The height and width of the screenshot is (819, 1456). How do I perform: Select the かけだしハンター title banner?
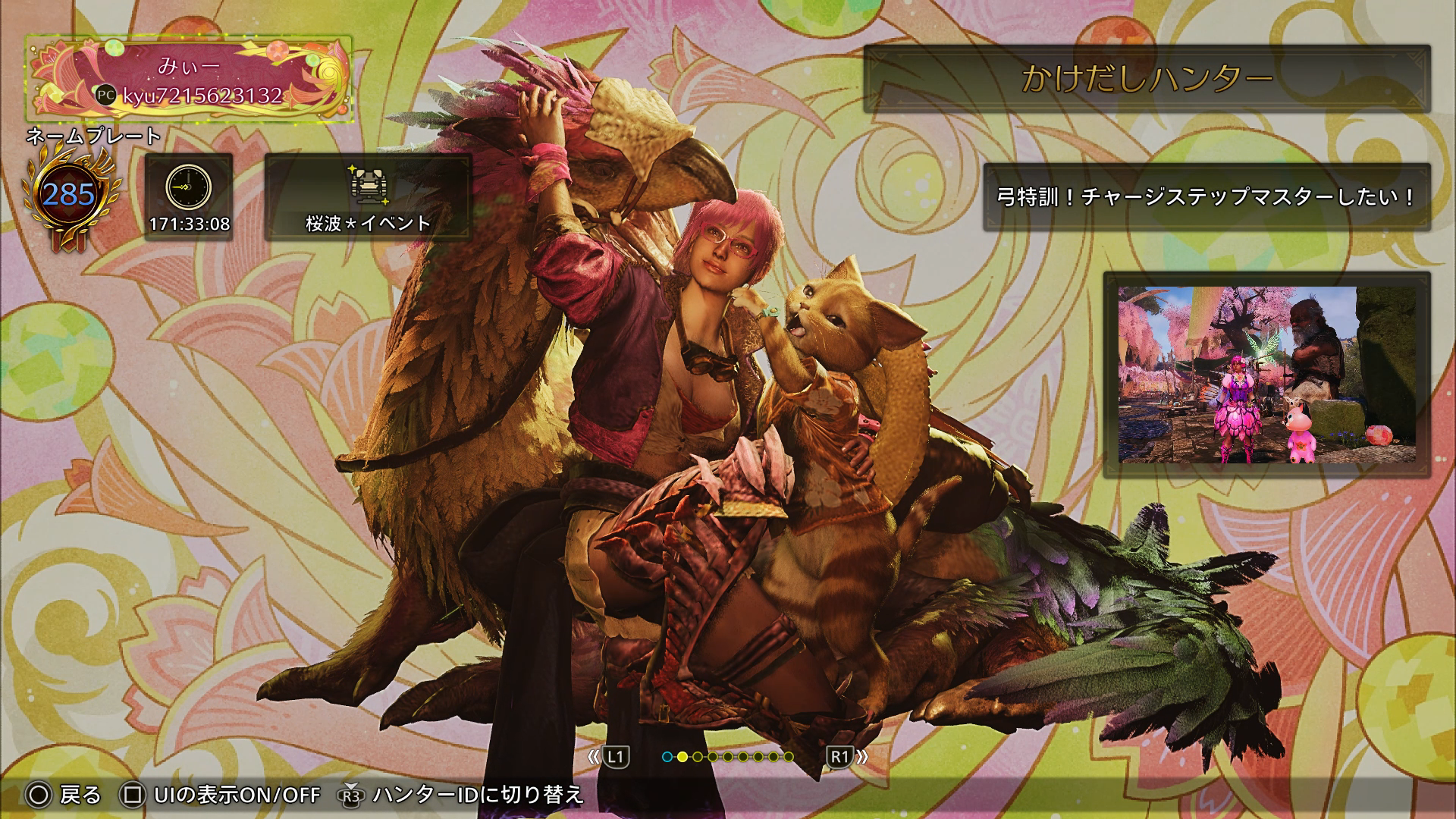[1147, 79]
